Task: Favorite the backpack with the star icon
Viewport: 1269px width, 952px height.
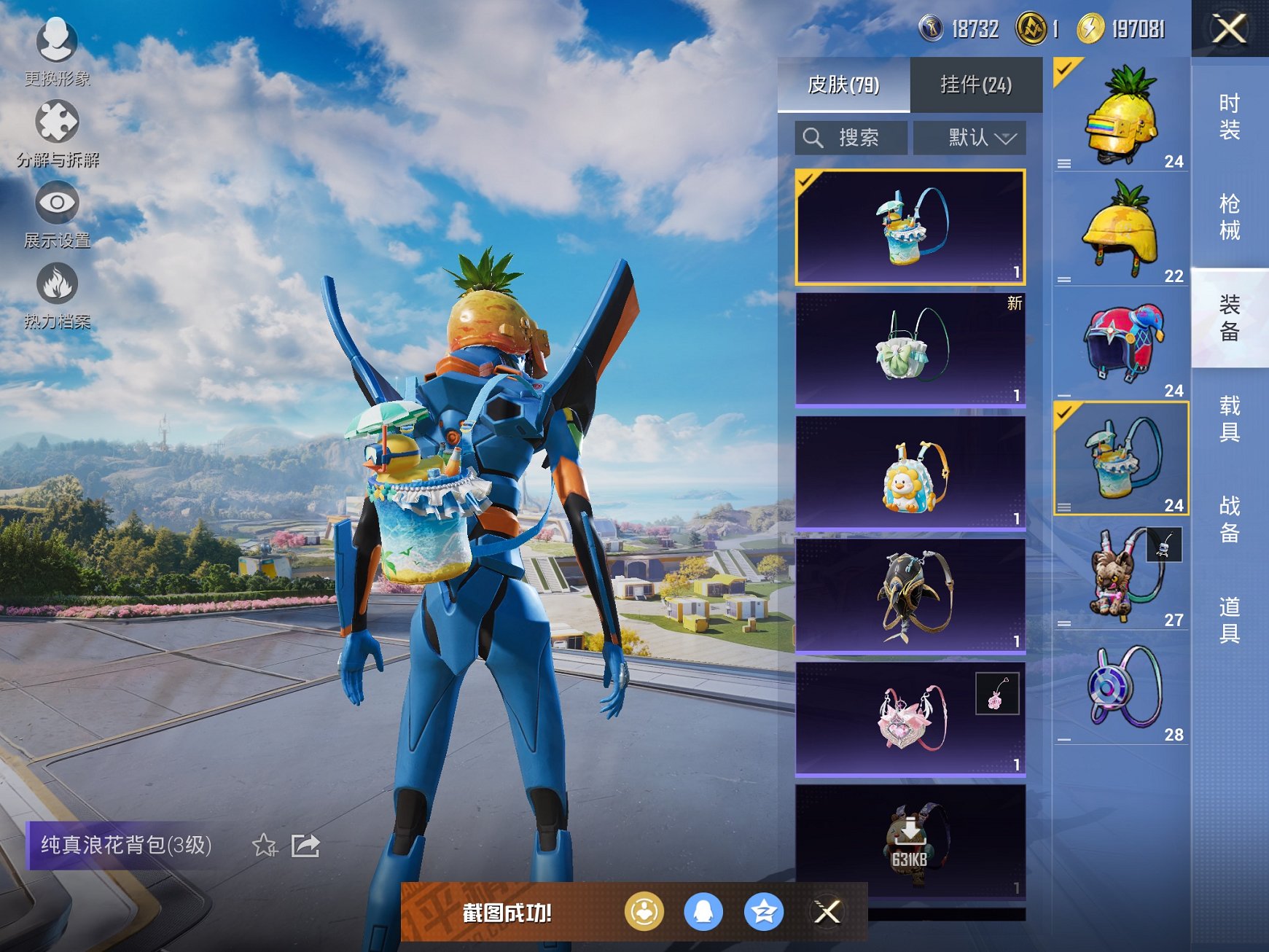Action: tap(264, 846)
